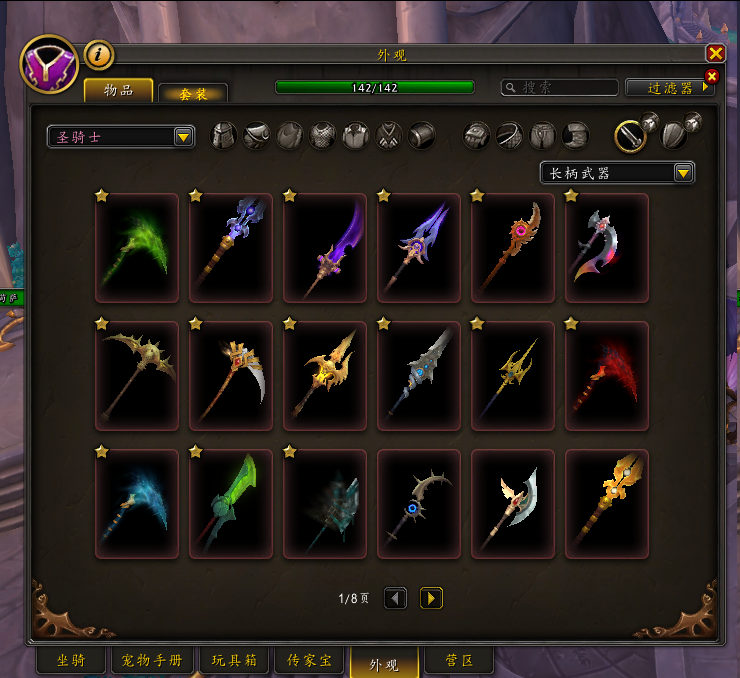Switch to the 套装 sets tab

coord(193,93)
